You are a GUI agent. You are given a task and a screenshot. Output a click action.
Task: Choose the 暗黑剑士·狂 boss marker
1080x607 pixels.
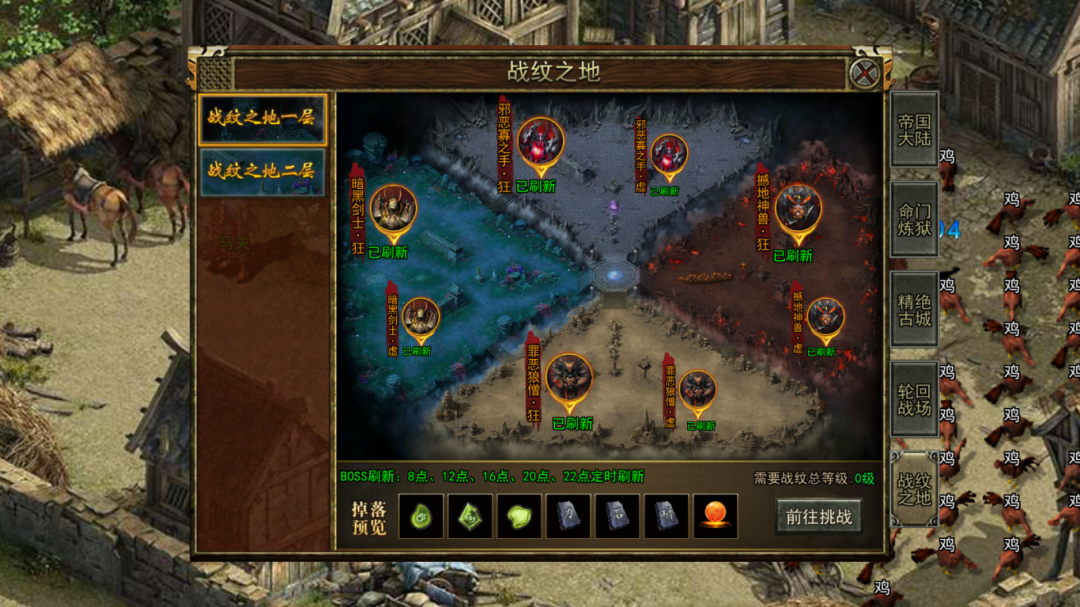[x=393, y=209]
